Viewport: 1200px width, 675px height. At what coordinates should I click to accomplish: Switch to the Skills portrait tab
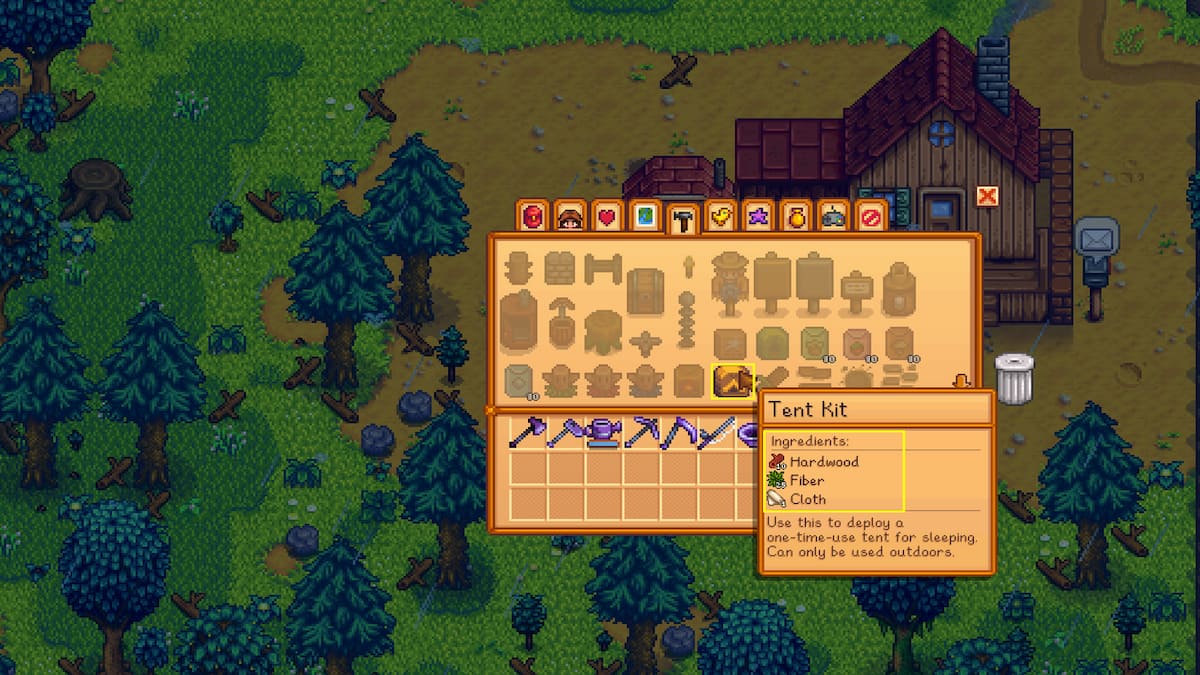pyautogui.click(x=570, y=217)
